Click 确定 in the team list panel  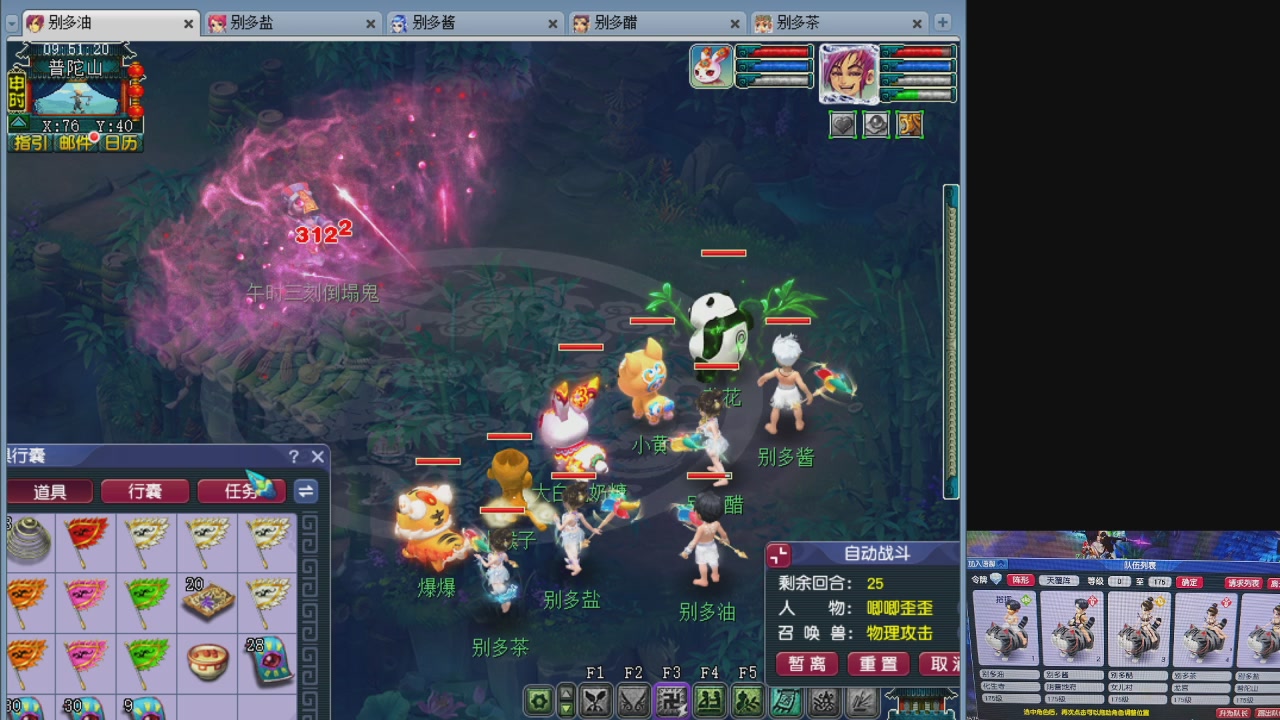pos(1189,581)
